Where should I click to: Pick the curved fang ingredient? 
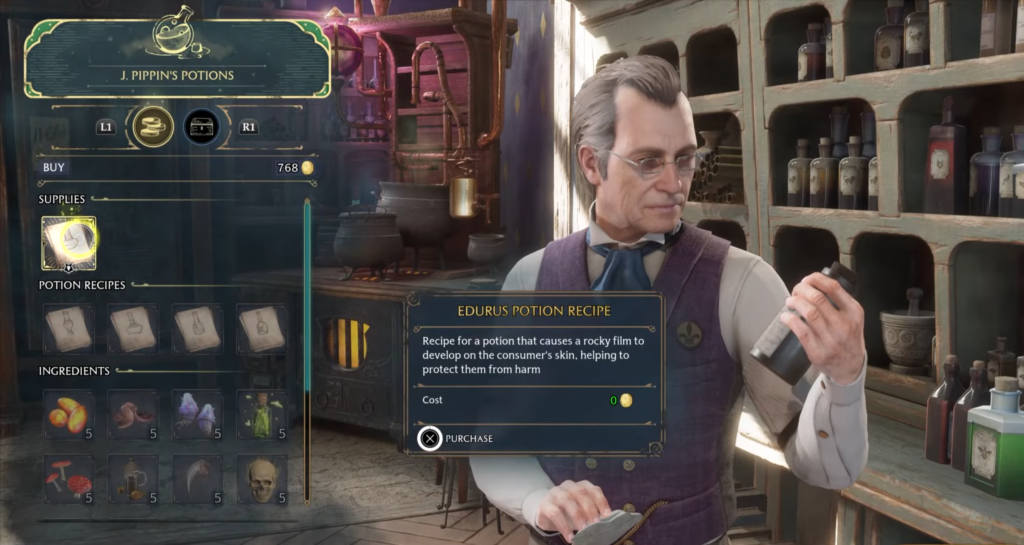[x=197, y=479]
